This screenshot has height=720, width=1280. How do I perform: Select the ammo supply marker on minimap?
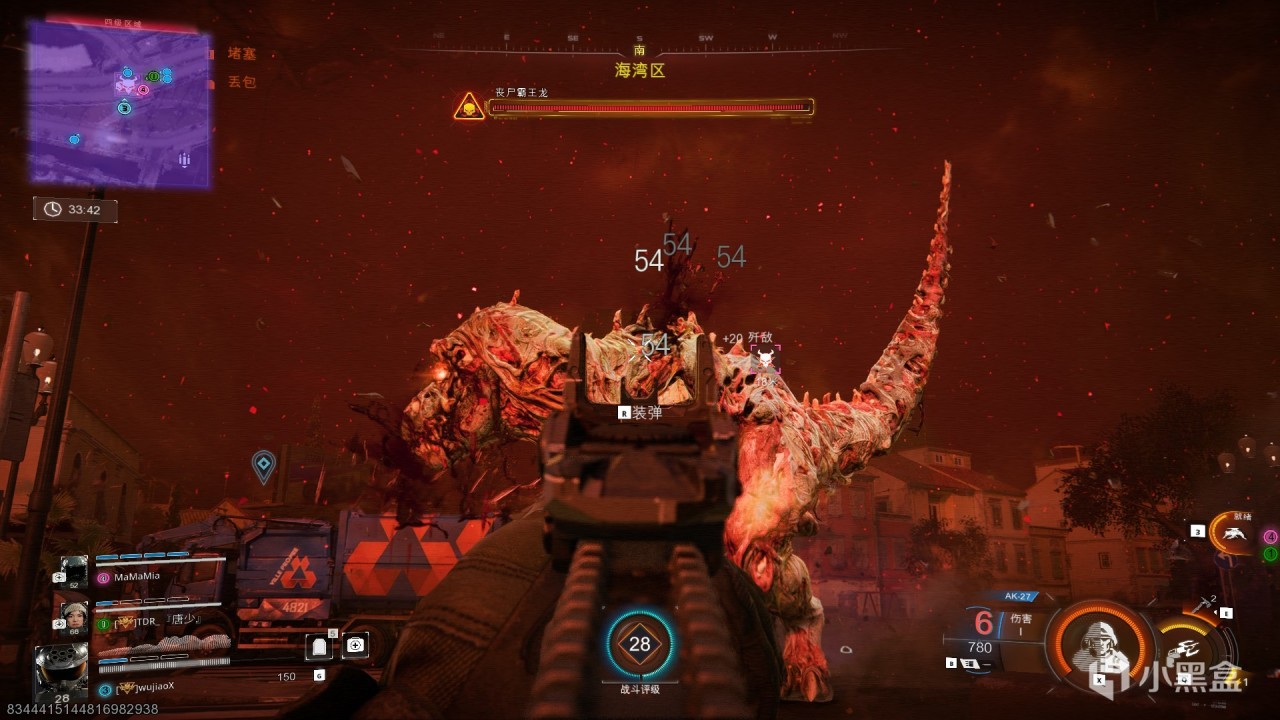point(184,159)
